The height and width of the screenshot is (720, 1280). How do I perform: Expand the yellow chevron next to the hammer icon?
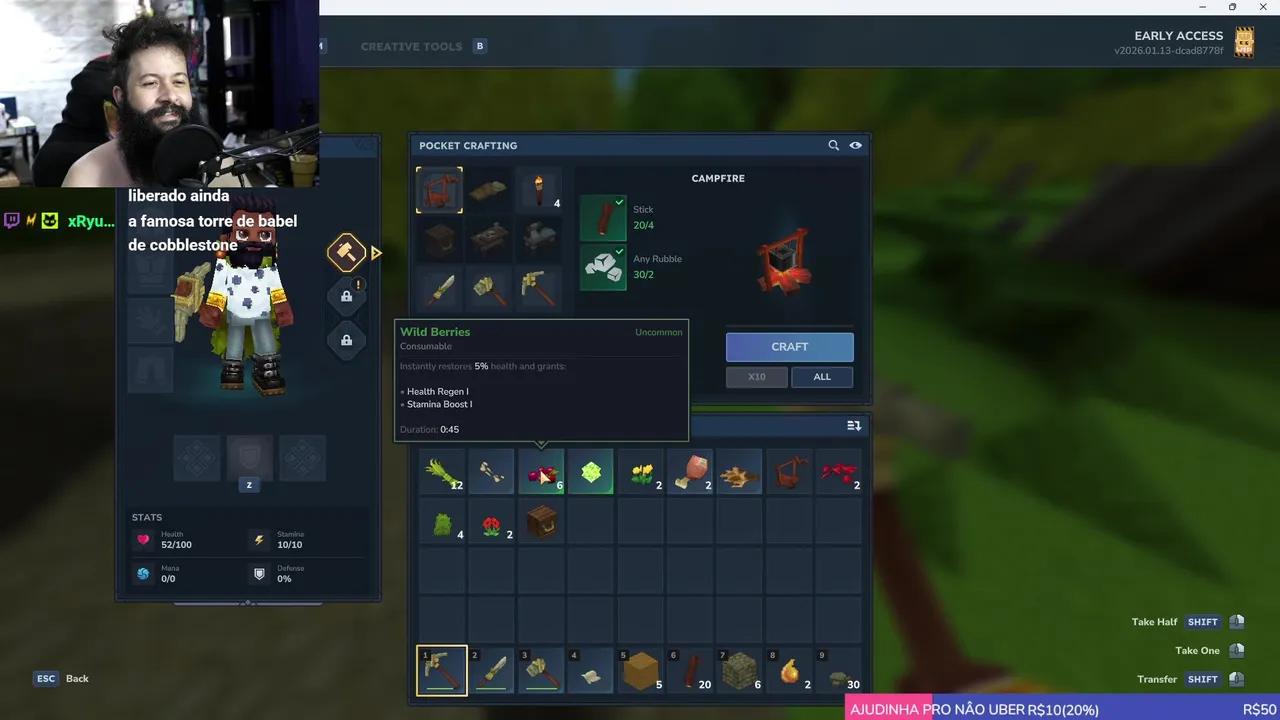point(377,253)
